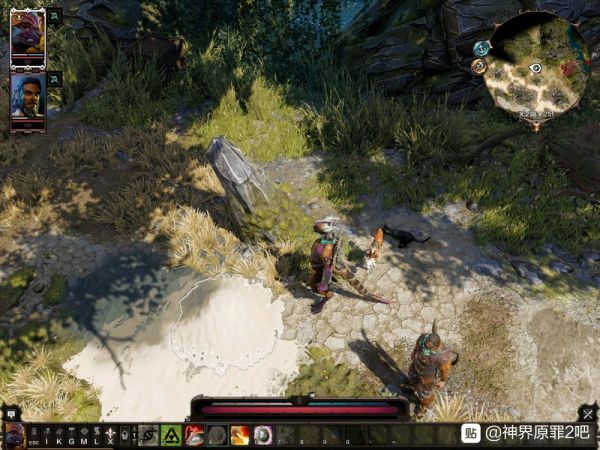
Task: Click the orange round button beside minimap
Action: tap(478, 66)
